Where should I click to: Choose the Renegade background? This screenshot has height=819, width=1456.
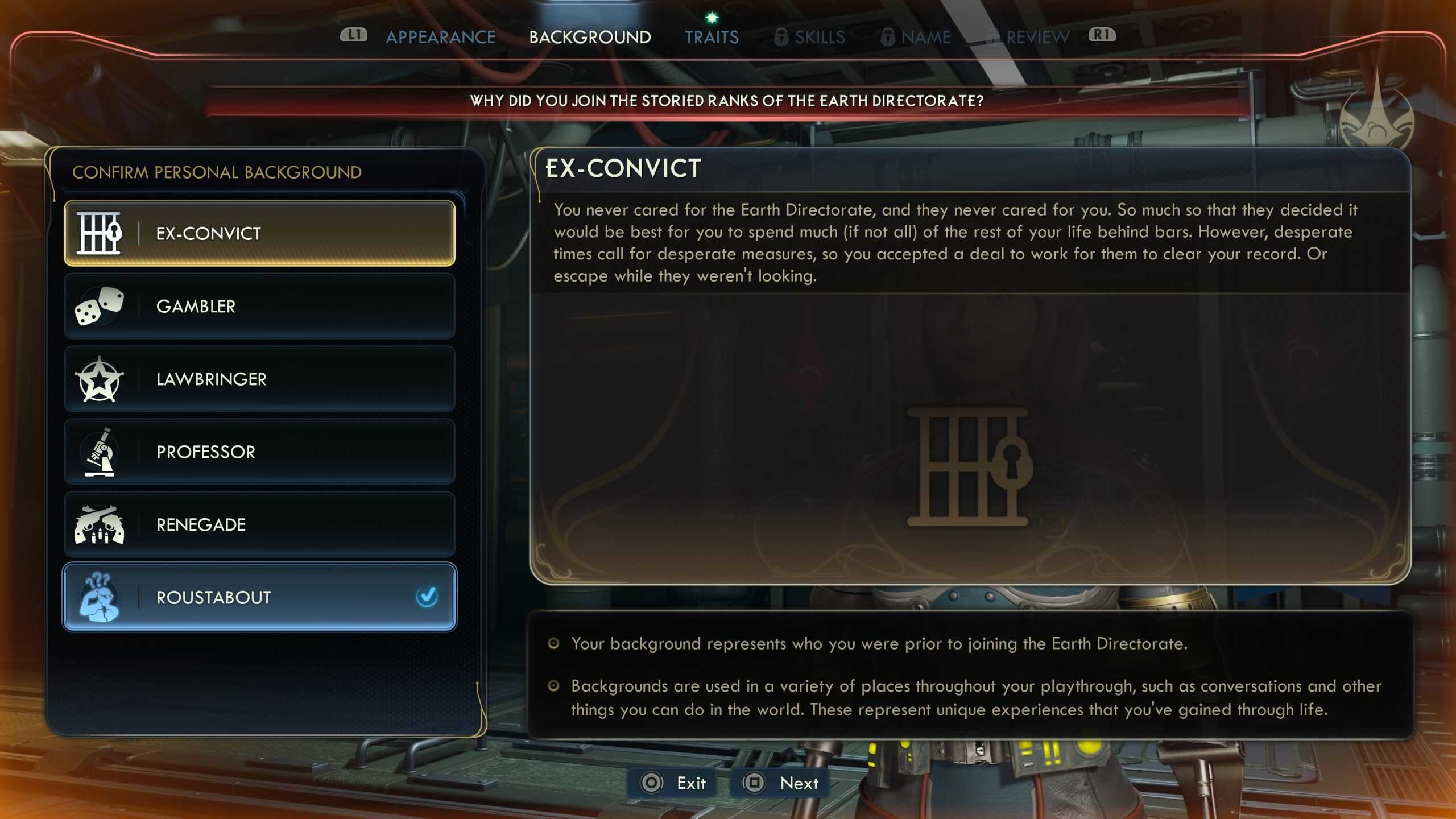click(259, 524)
